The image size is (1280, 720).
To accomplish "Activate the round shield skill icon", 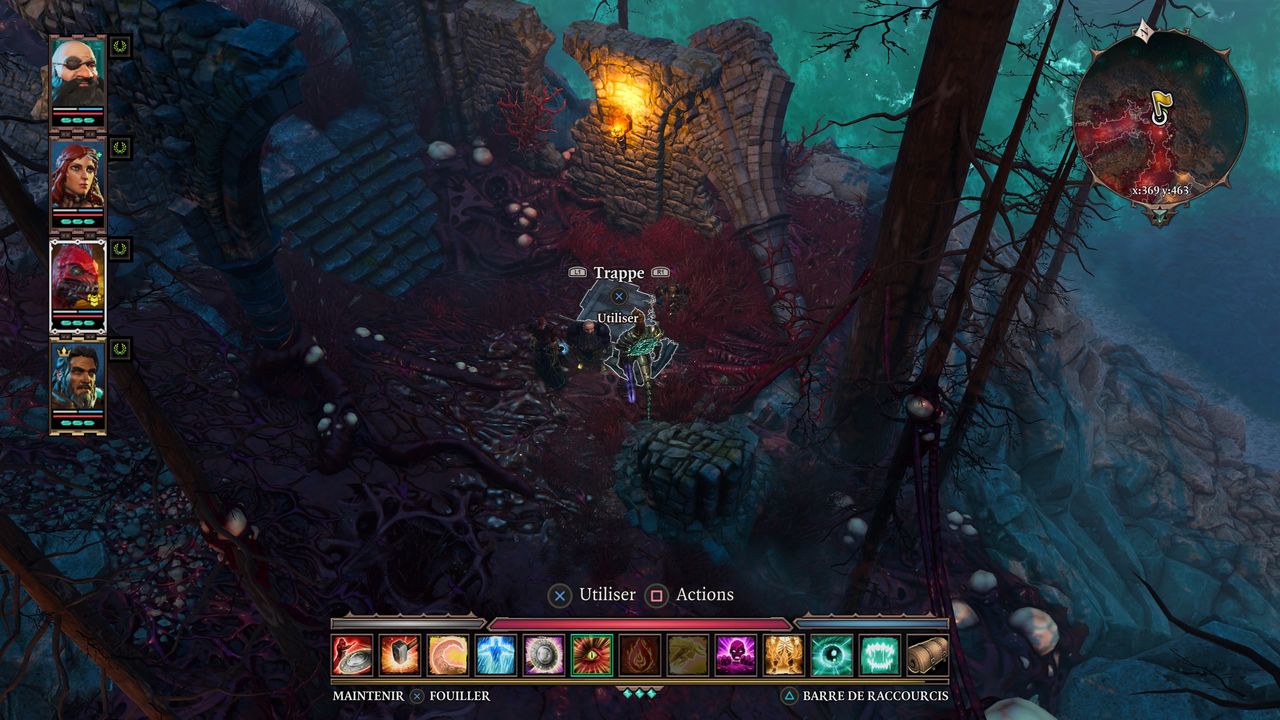I will pyautogui.click(x=544, y=655).
